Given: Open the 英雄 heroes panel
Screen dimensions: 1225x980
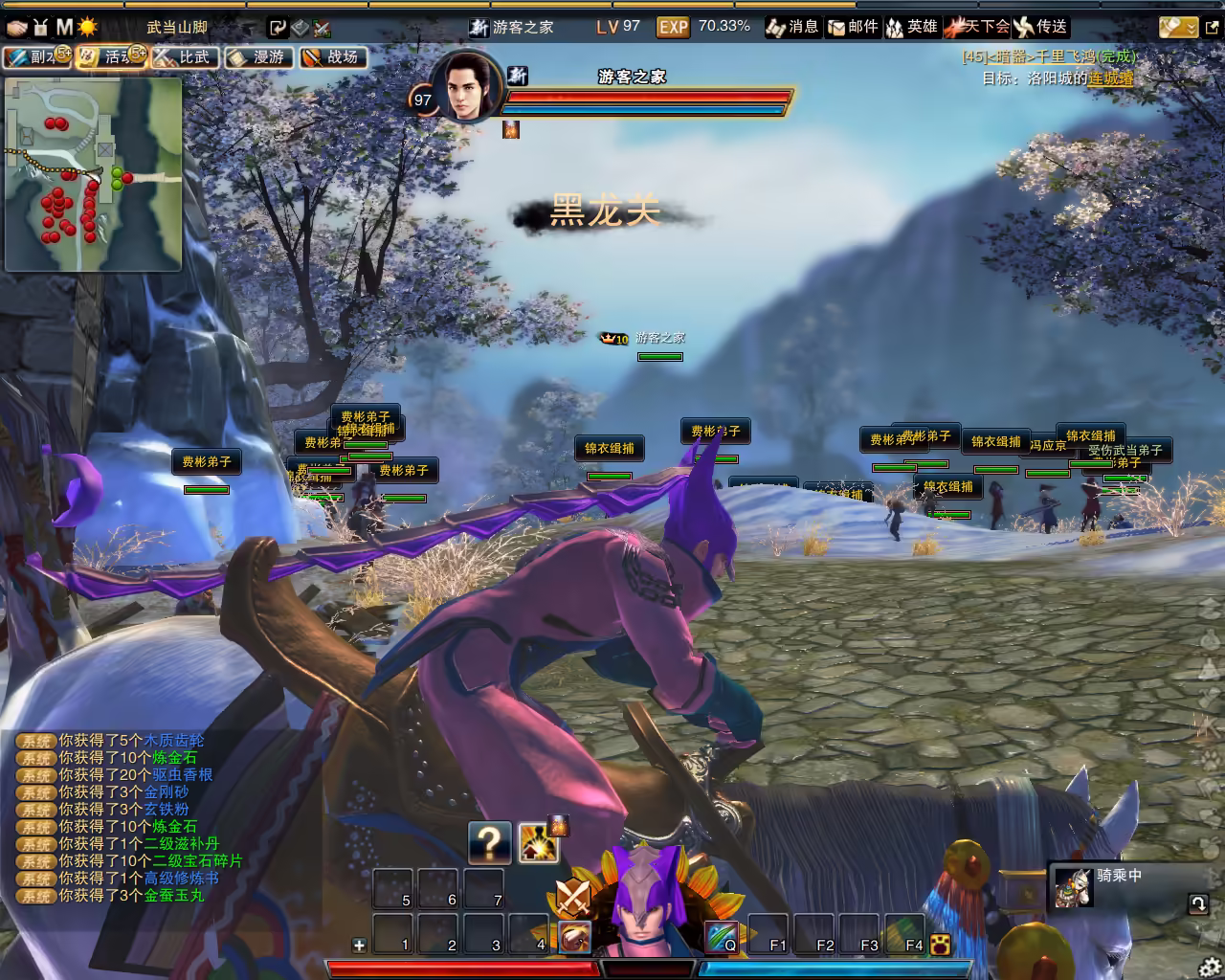Looking at the screenshot, I should [911, 27].
